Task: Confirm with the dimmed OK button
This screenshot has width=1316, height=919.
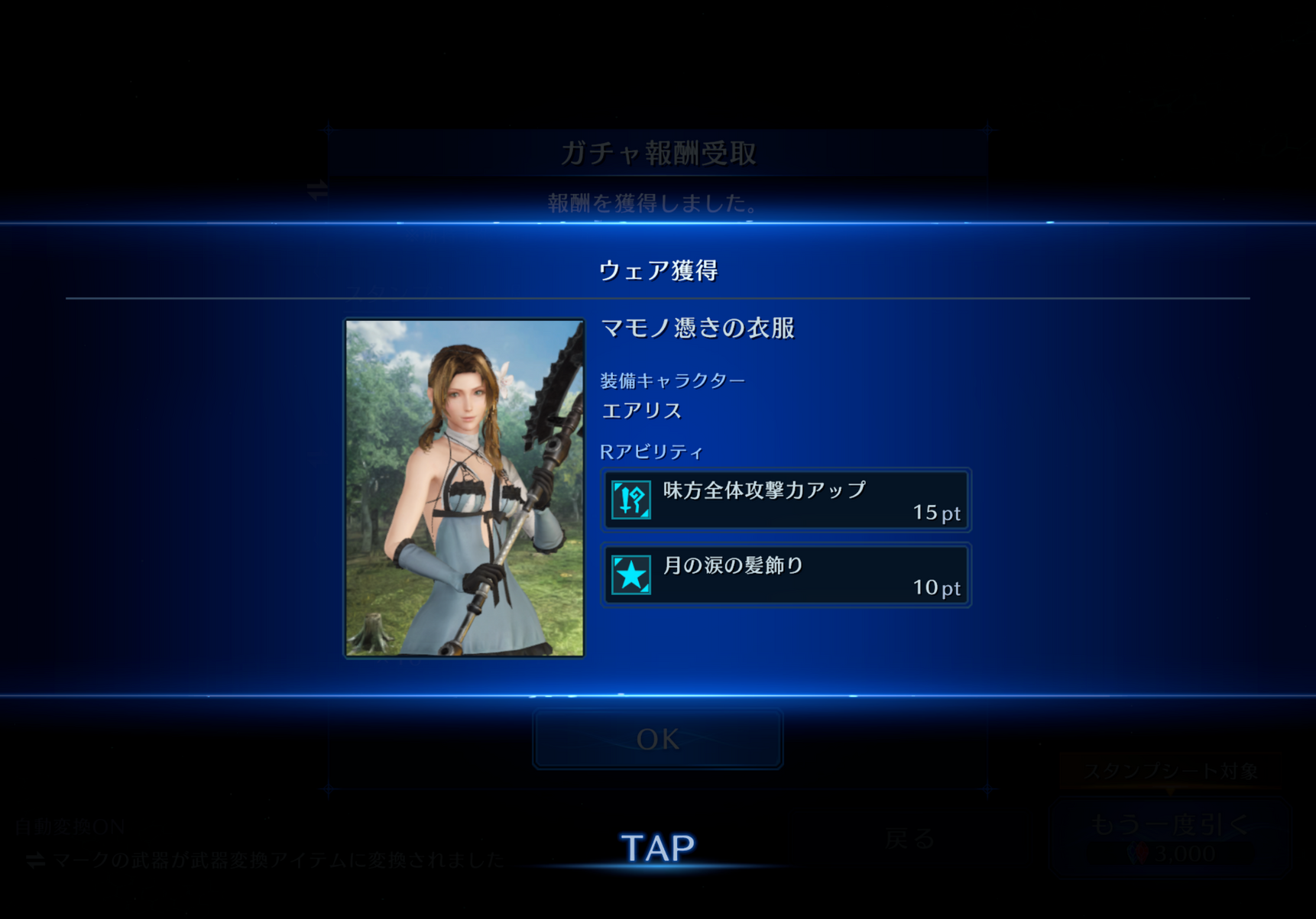Action: pyautogui.click(x=657, y=739)
